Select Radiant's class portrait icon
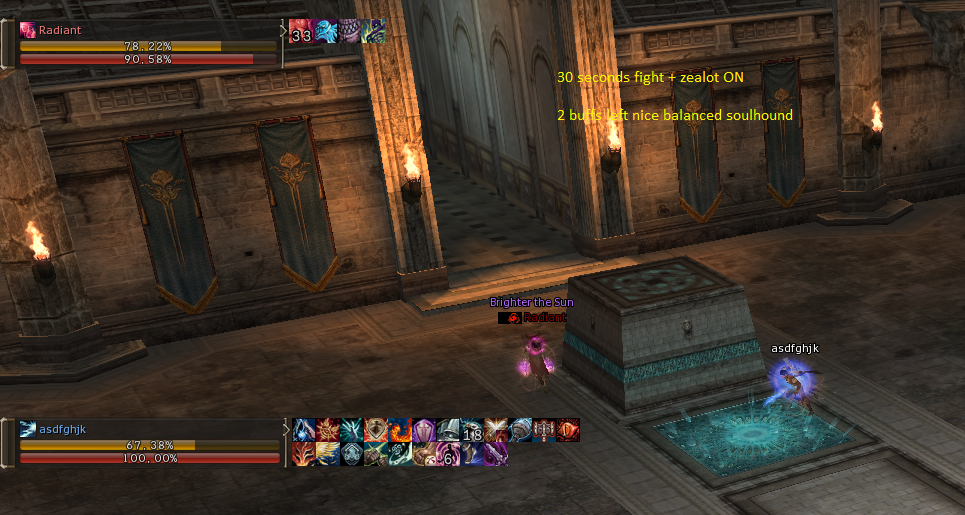 coord(28,30)
